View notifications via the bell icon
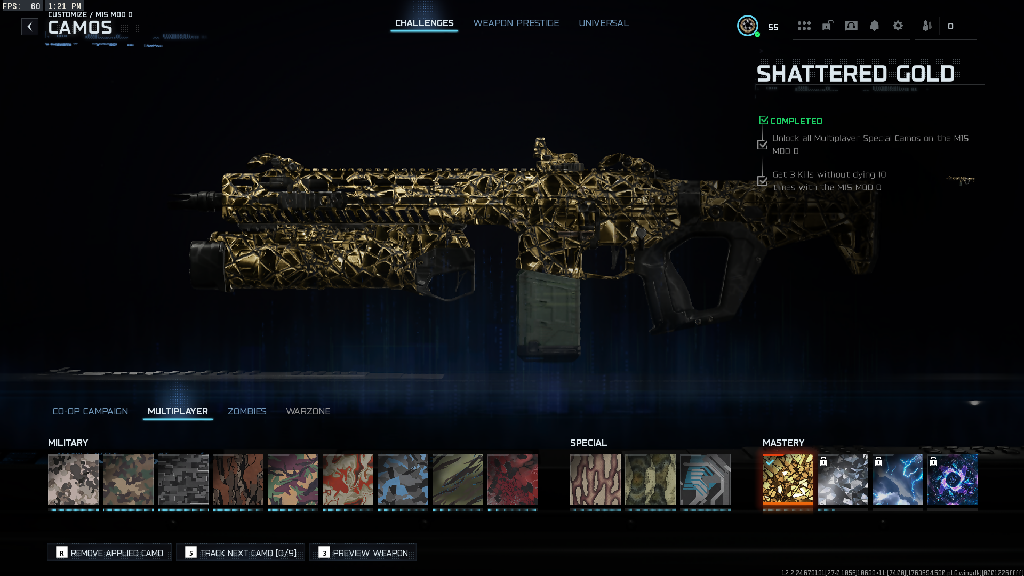This screenshot has height=576, width=1024. (x=874, y=26)
